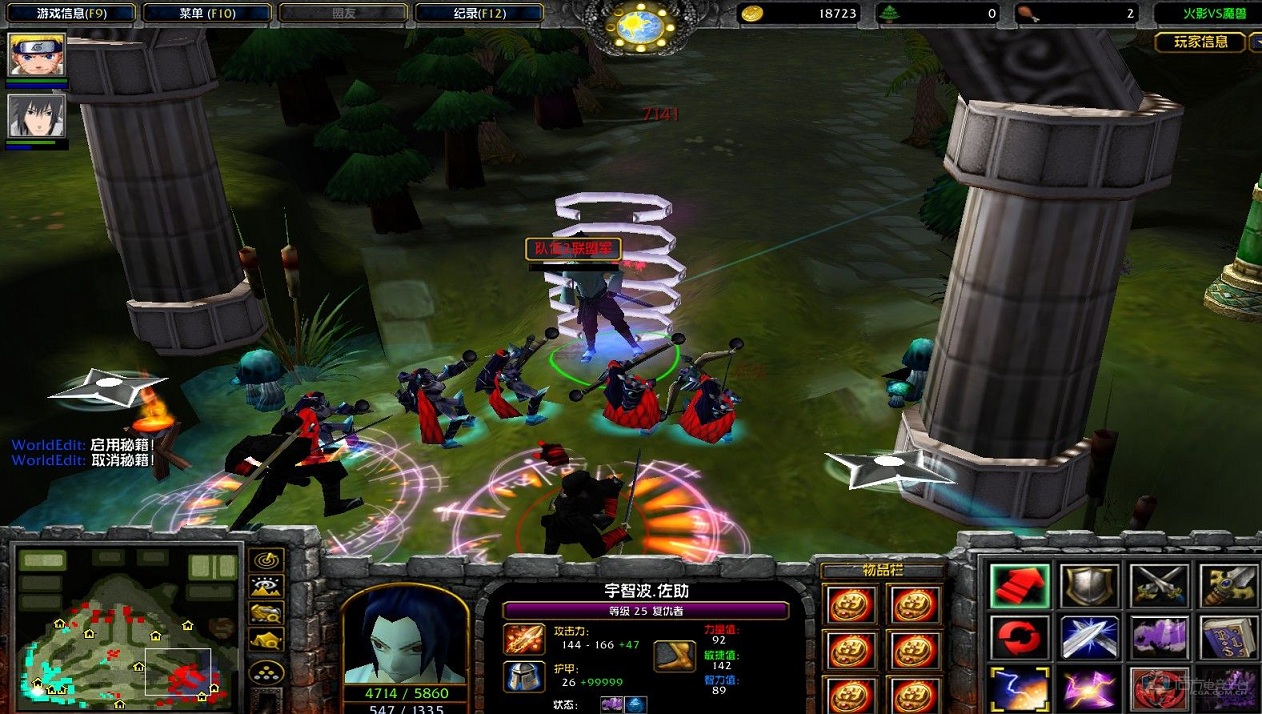Activate the red circular arrows Patrol command

[1020, 637]
